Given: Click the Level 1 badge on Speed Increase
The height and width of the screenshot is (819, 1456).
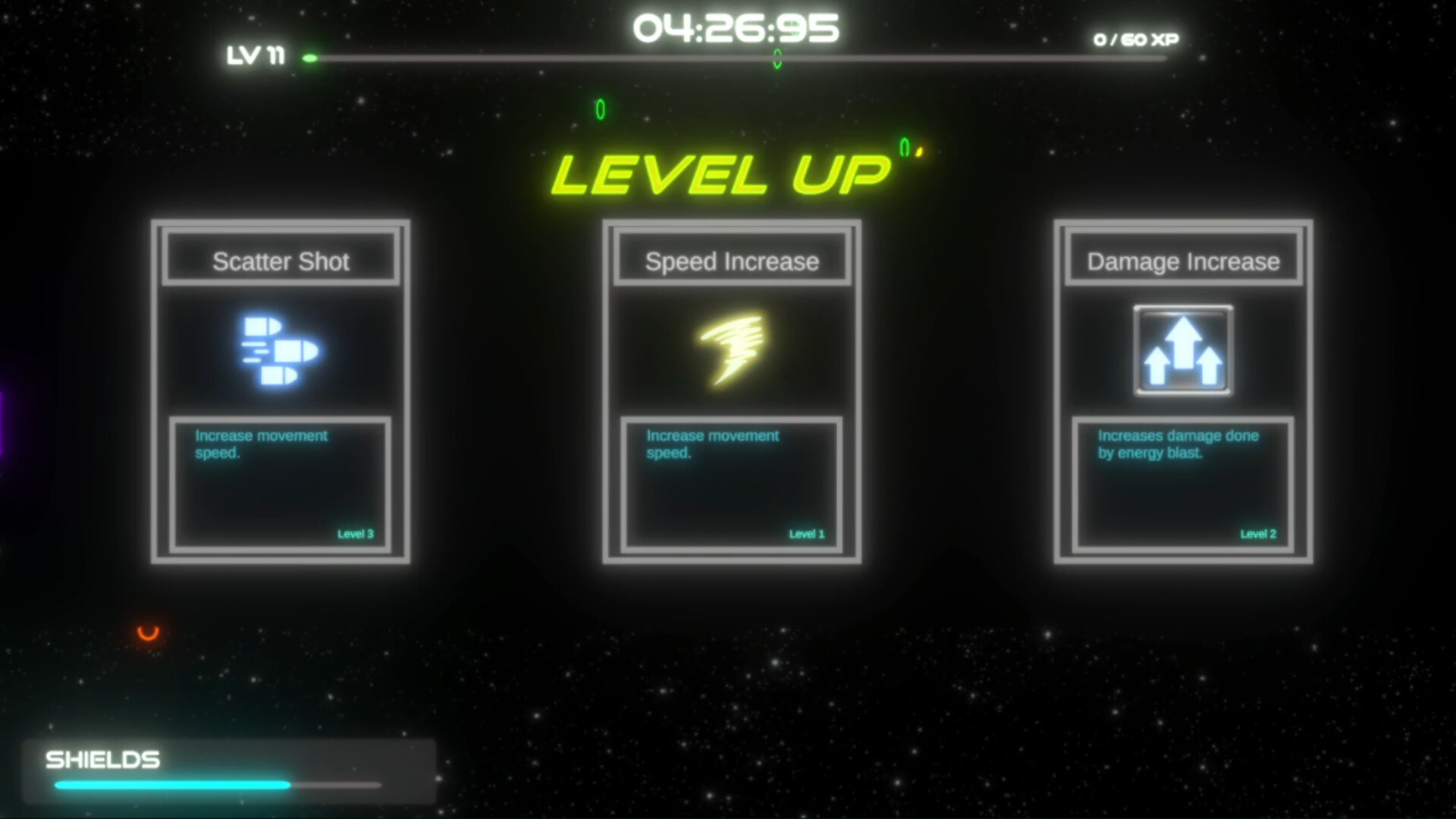Looking at the screenshot, I should tap(805, 533).
